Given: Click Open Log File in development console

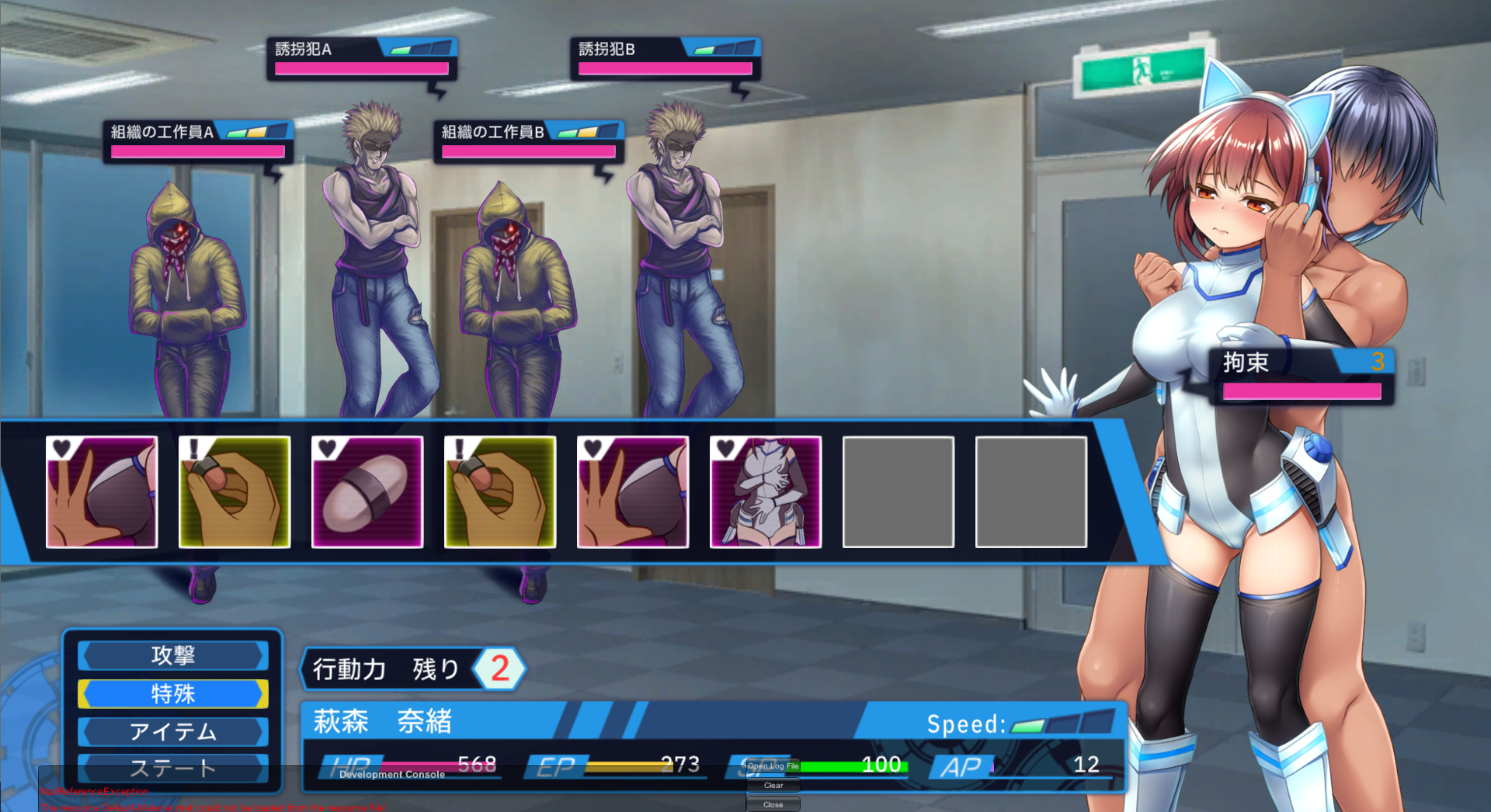Looking at the screenshot, I should (x=773, y=766).
